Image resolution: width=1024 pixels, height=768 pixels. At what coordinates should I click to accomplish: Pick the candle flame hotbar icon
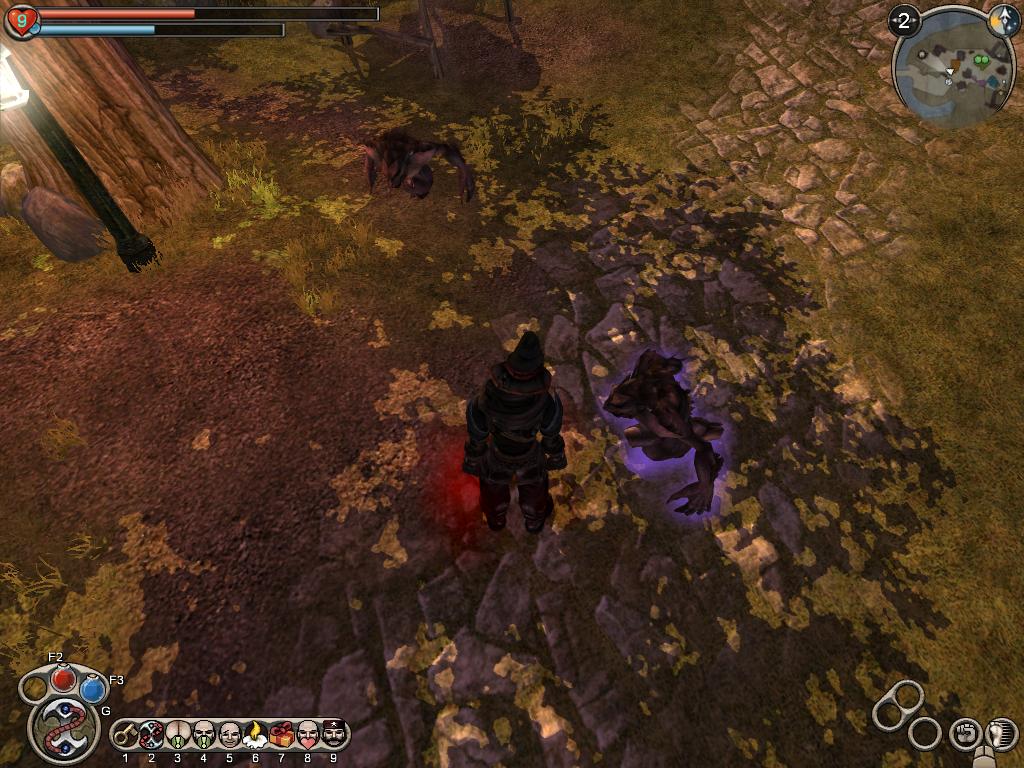(x=256, y=735)
